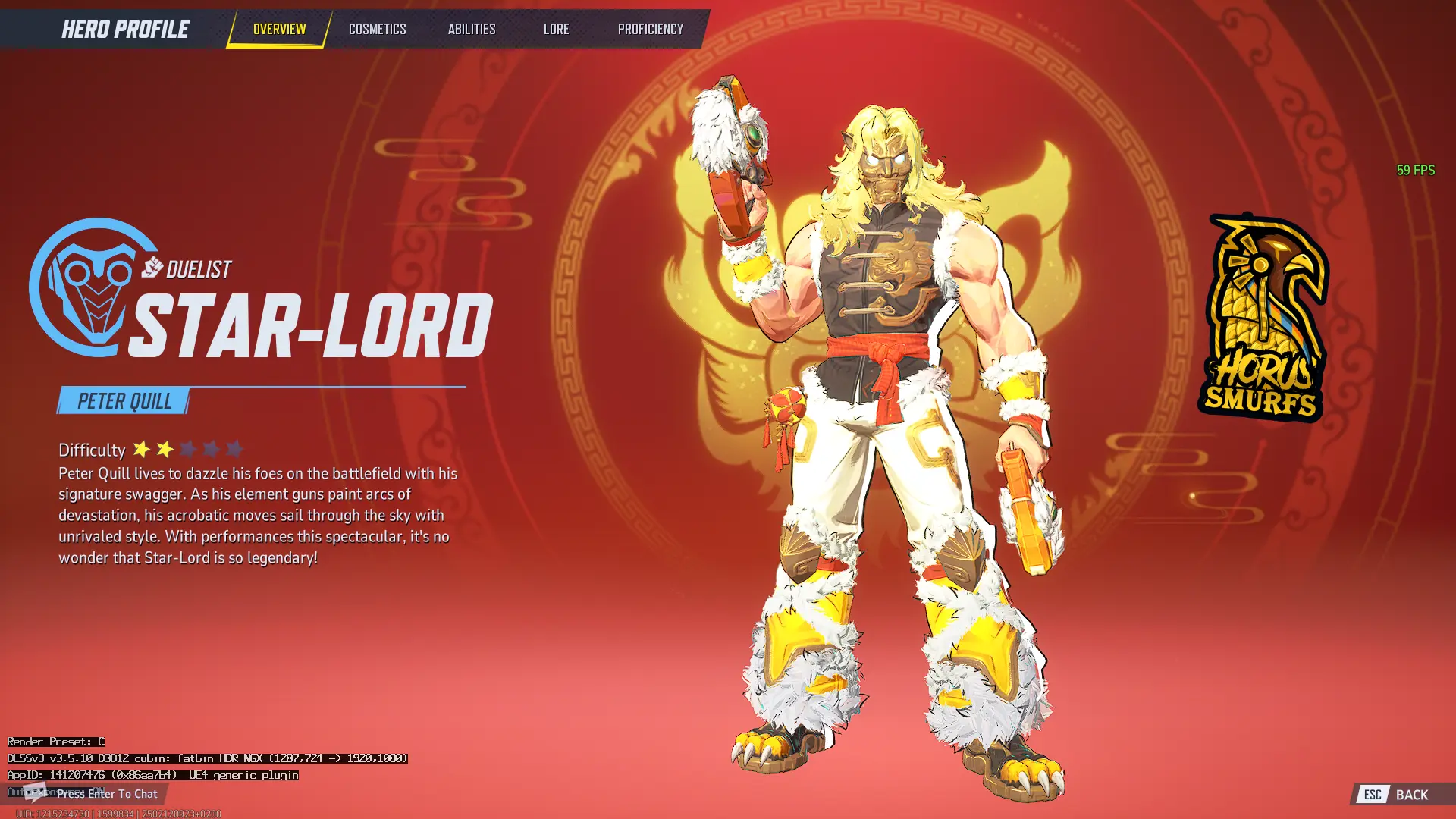Screen dimensions: 1456x819
Task: Select the Peter Quill name banner
Action: tap(124, 401)
